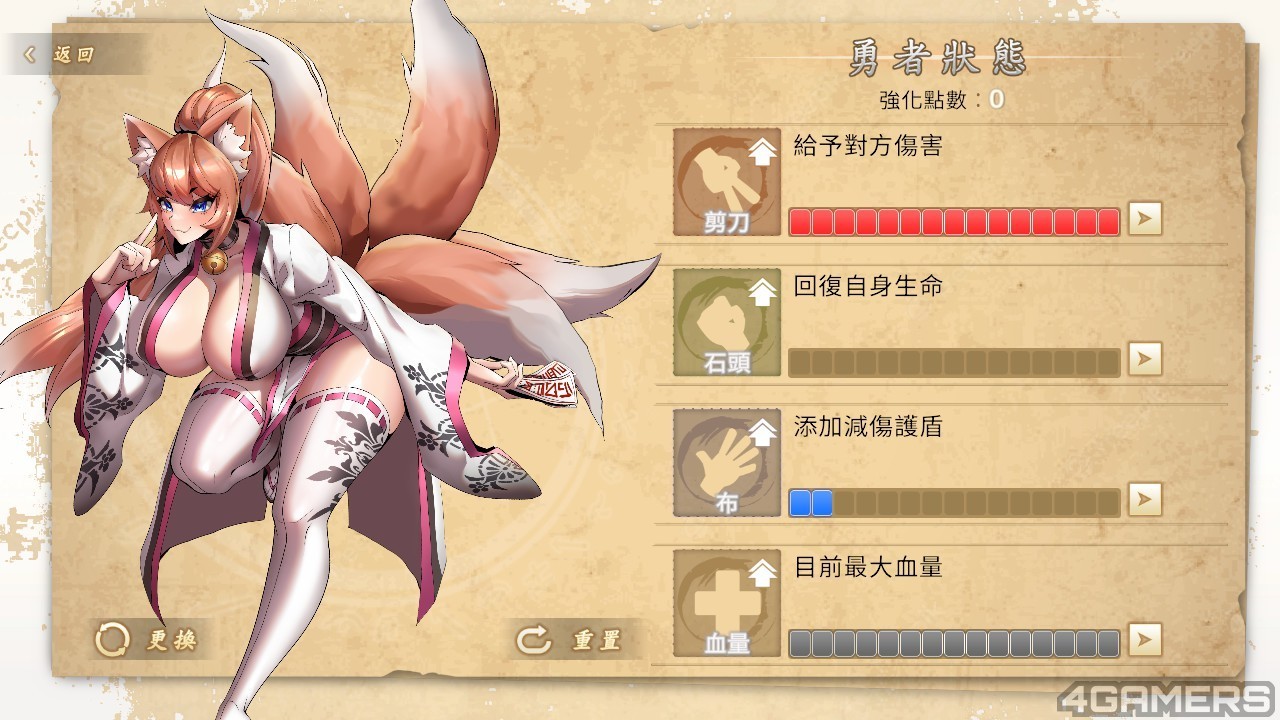Select the 剪刀 scissors upgrade icon
This screenshot has height=720, width=1280.
[x=727, y=182]
